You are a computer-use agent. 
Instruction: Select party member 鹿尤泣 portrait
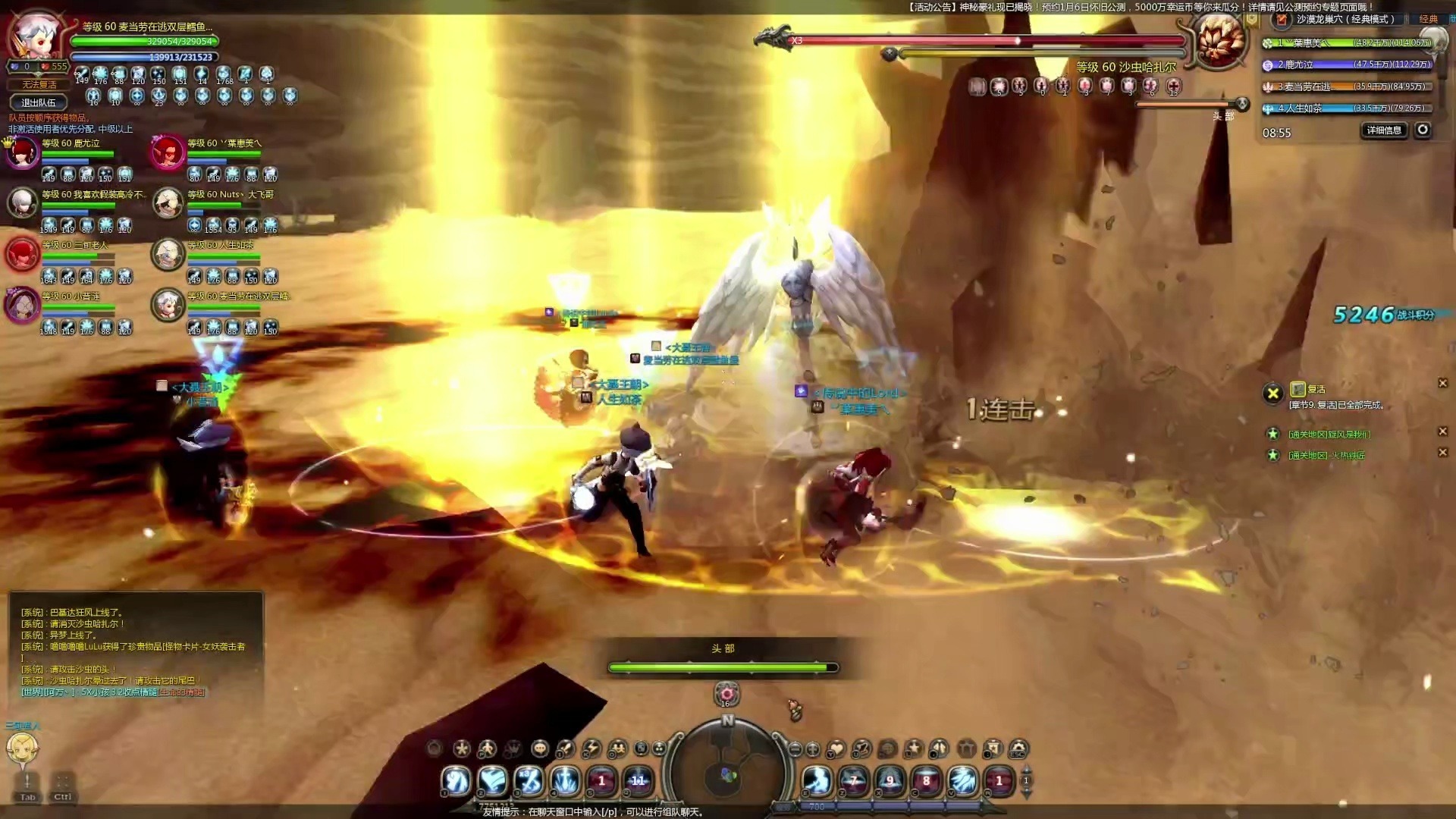point(23,153)
